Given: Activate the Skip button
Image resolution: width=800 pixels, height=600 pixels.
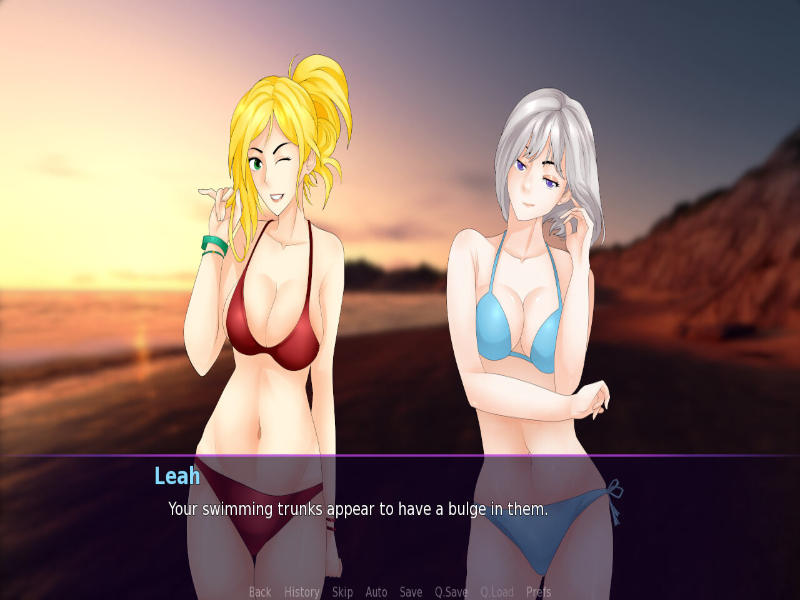Looking at the screenshot, I should coord(342,592).
